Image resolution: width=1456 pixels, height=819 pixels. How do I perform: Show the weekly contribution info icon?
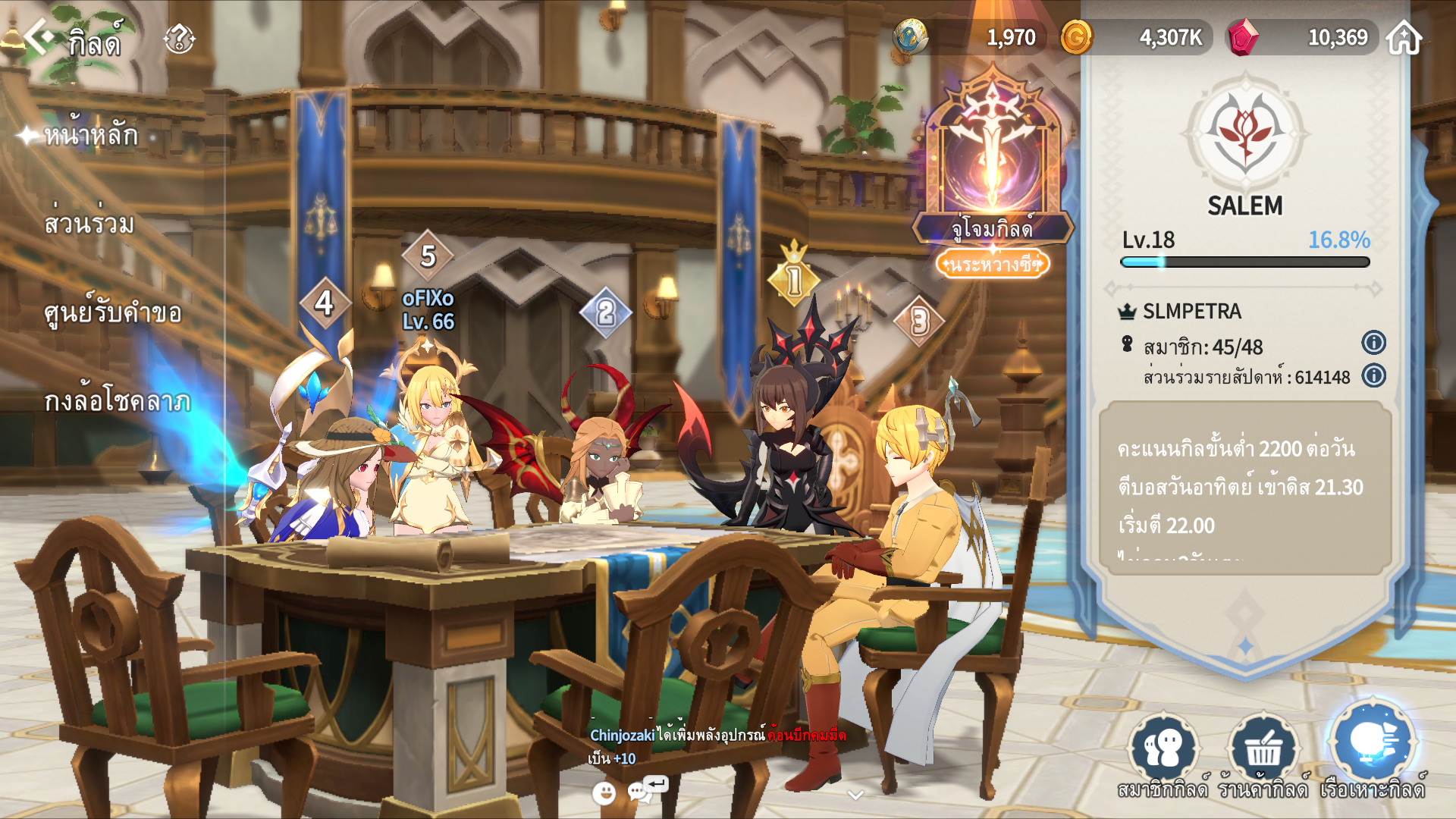(x=1373, y=375)
